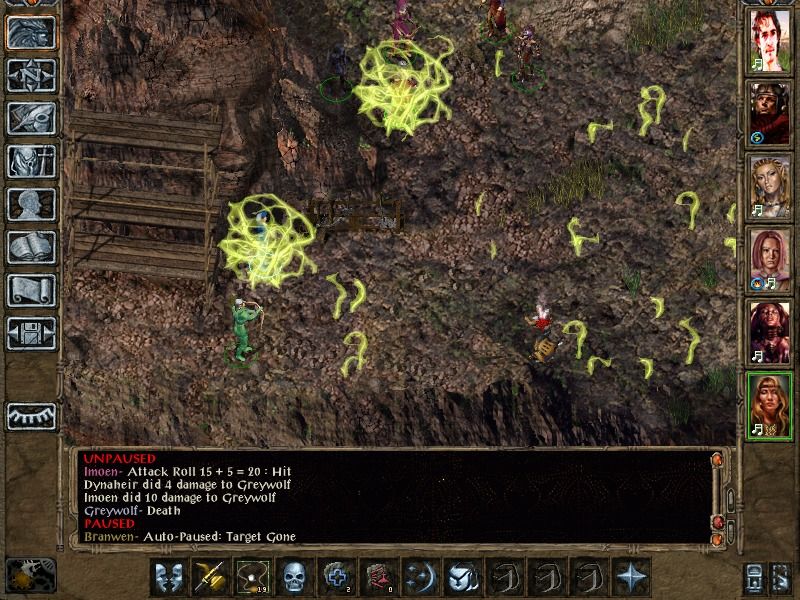Select the pink-haired Imoen portrait

tap(770, 258)
